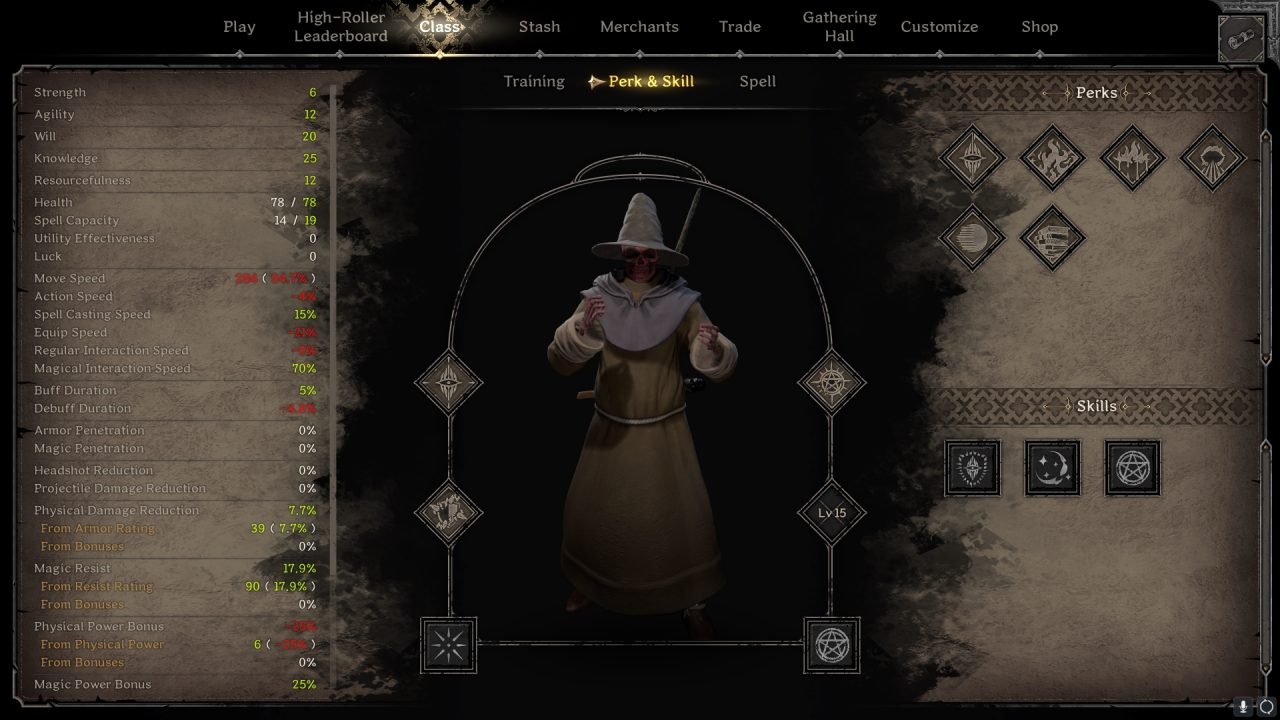Screen dimensions: 1280x720
Task: Select the pentacle skill icon
Action: click(1131, 467)
